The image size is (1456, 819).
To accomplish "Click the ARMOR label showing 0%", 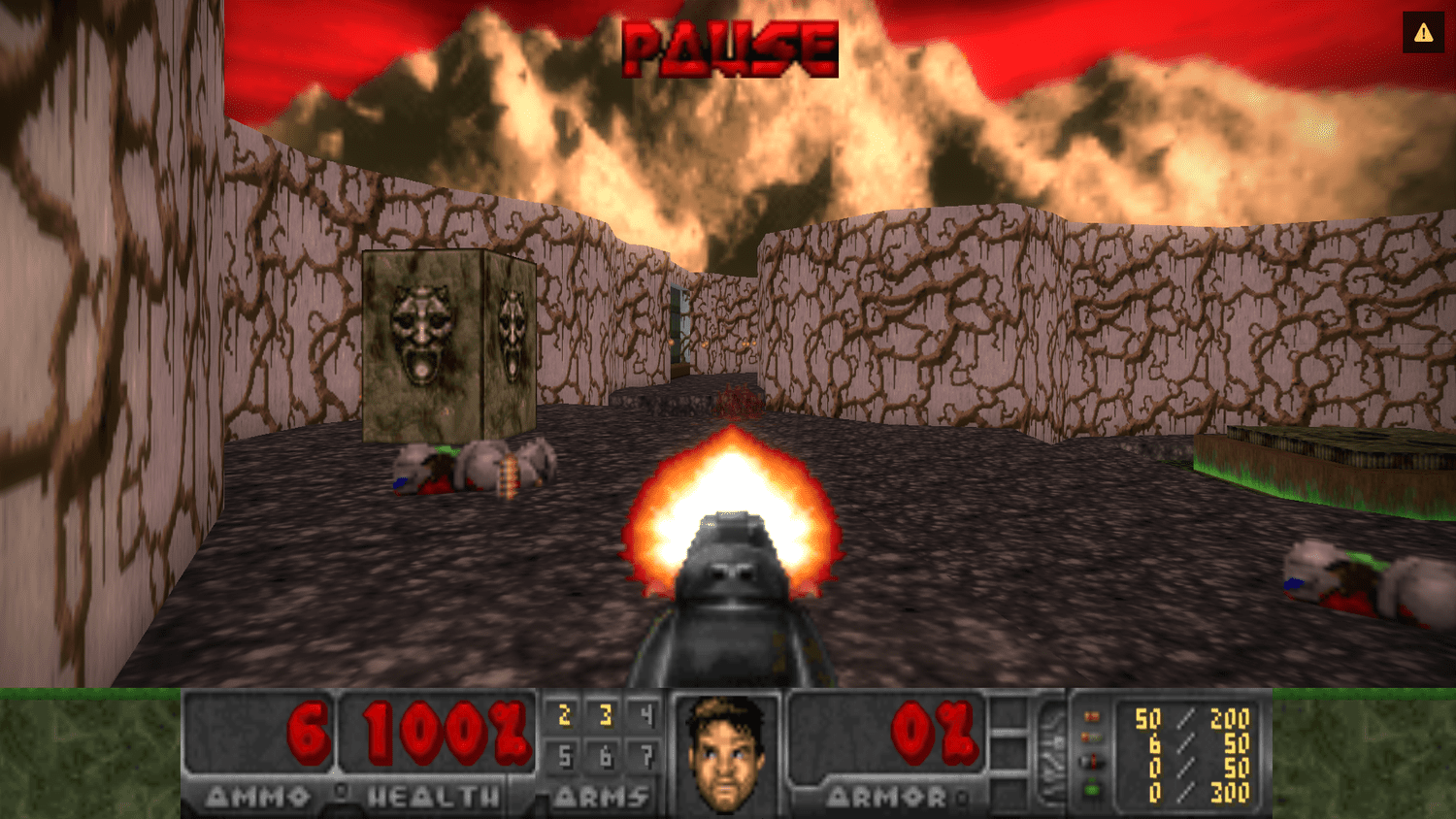I will [x=889, y=799].
